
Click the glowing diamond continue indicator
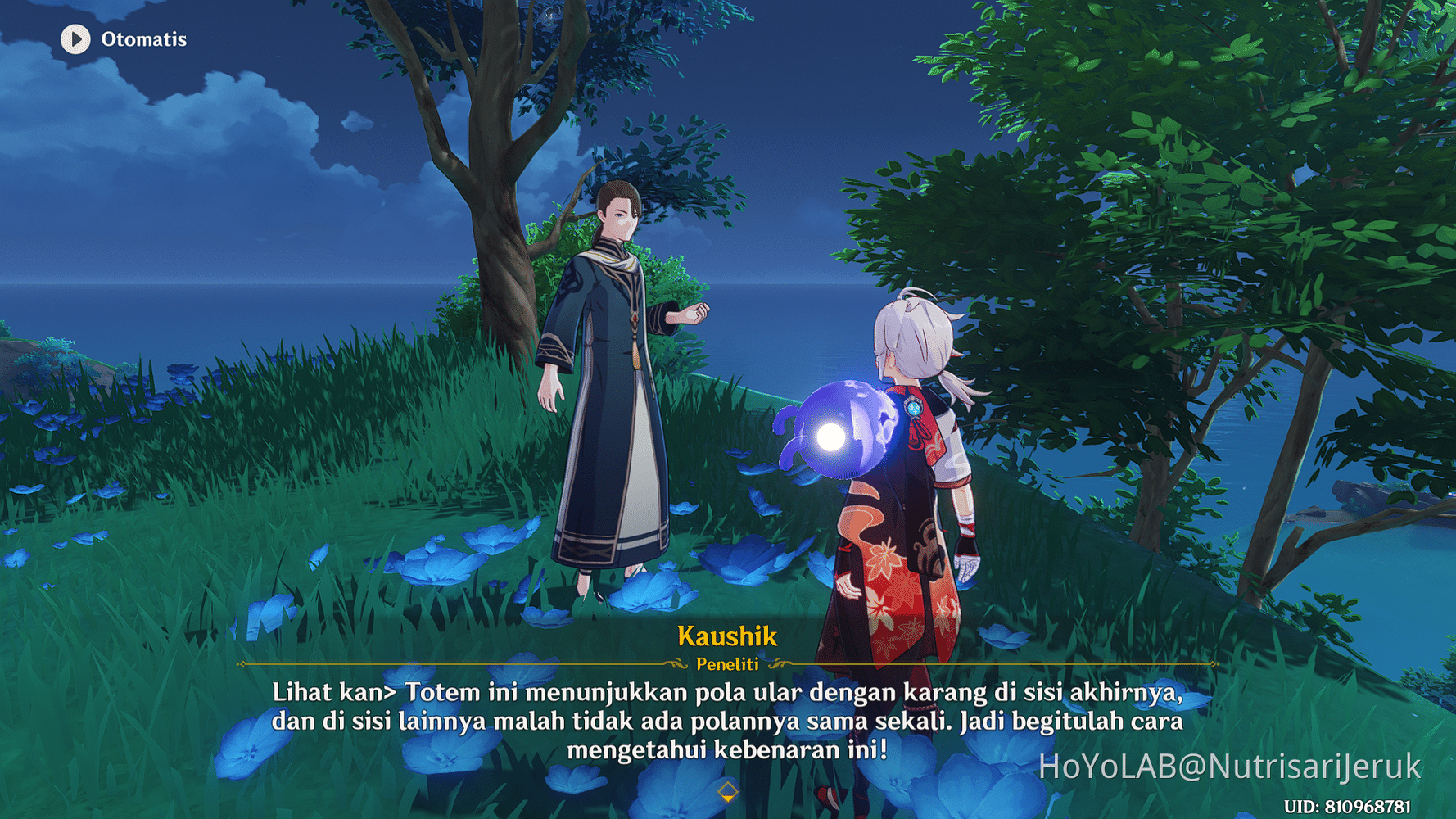727,790
